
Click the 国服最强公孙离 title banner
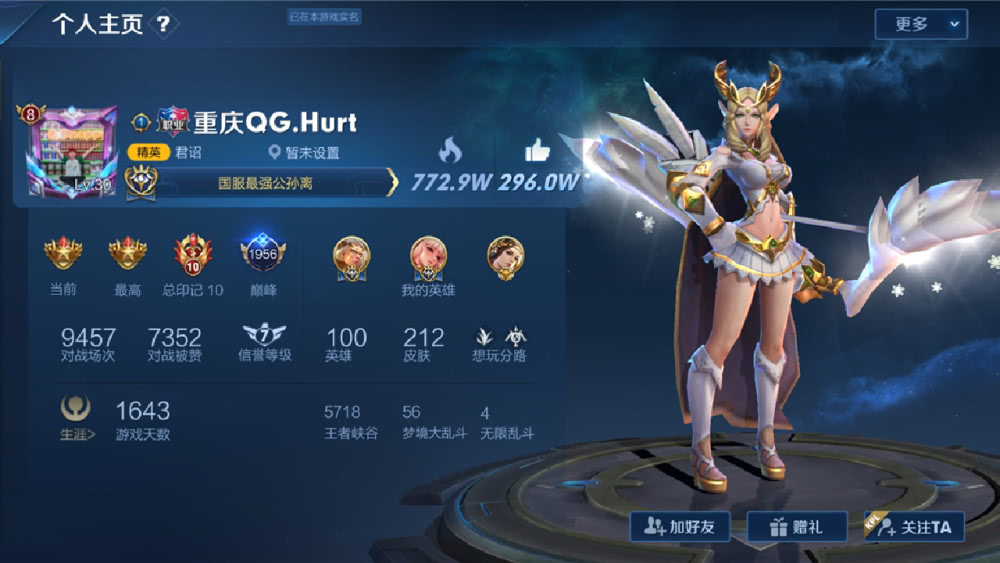[266, 183]
